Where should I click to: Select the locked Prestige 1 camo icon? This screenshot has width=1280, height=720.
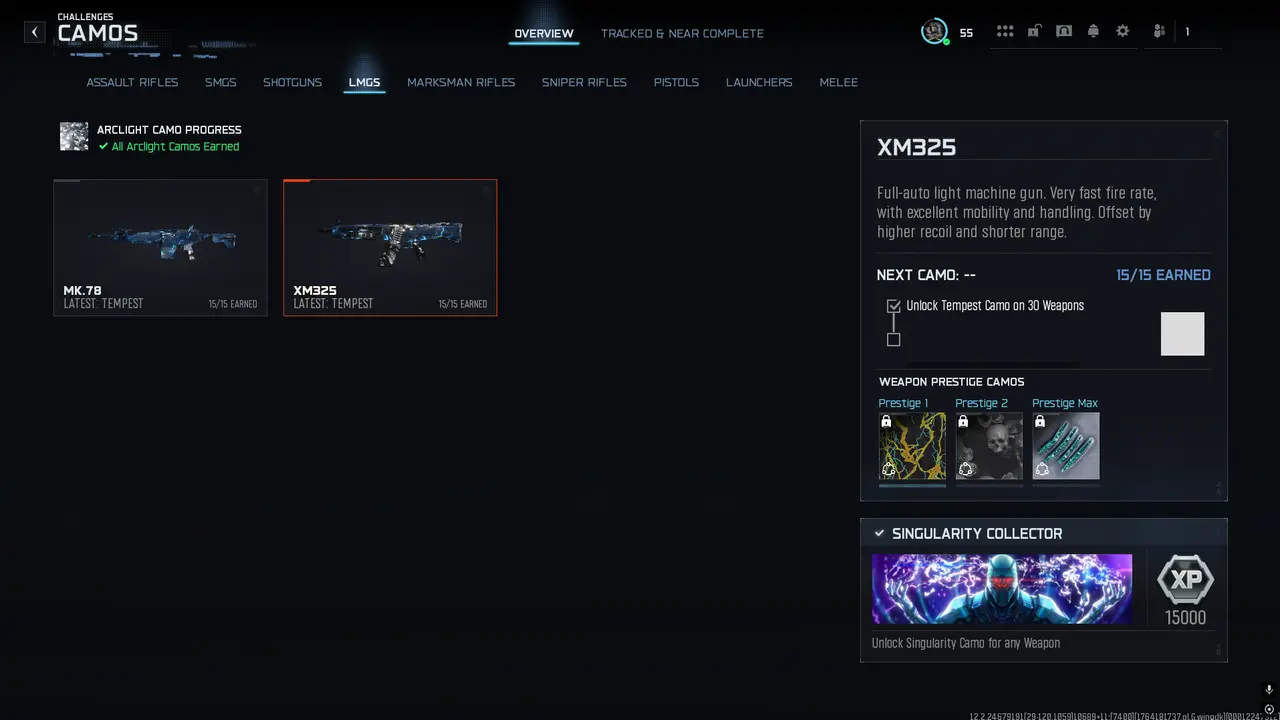911,446
